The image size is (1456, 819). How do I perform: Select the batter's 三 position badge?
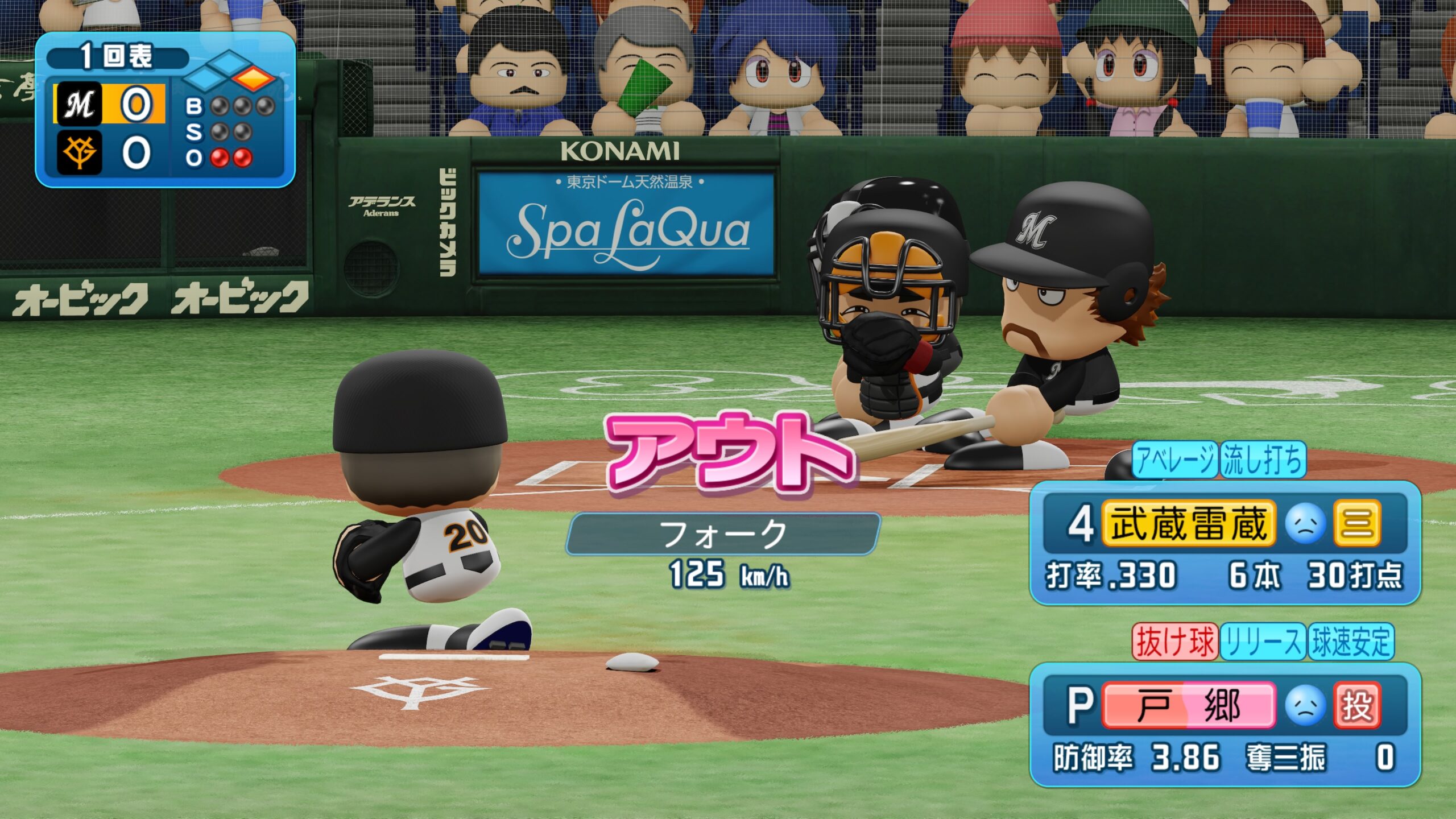coord(1357,523)
